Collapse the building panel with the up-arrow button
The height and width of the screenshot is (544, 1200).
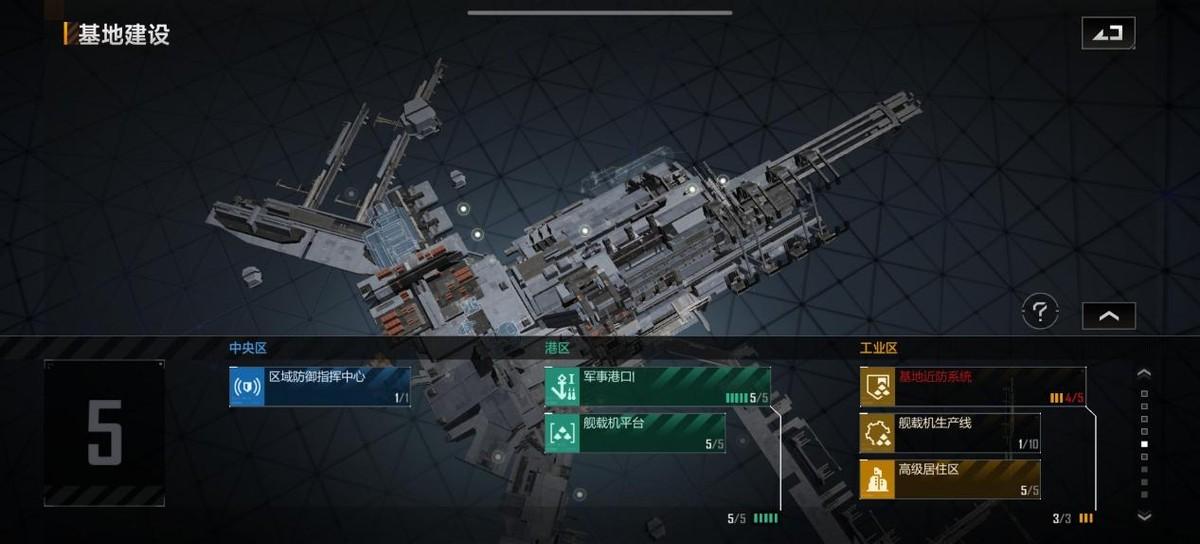tap(1109, 315)
